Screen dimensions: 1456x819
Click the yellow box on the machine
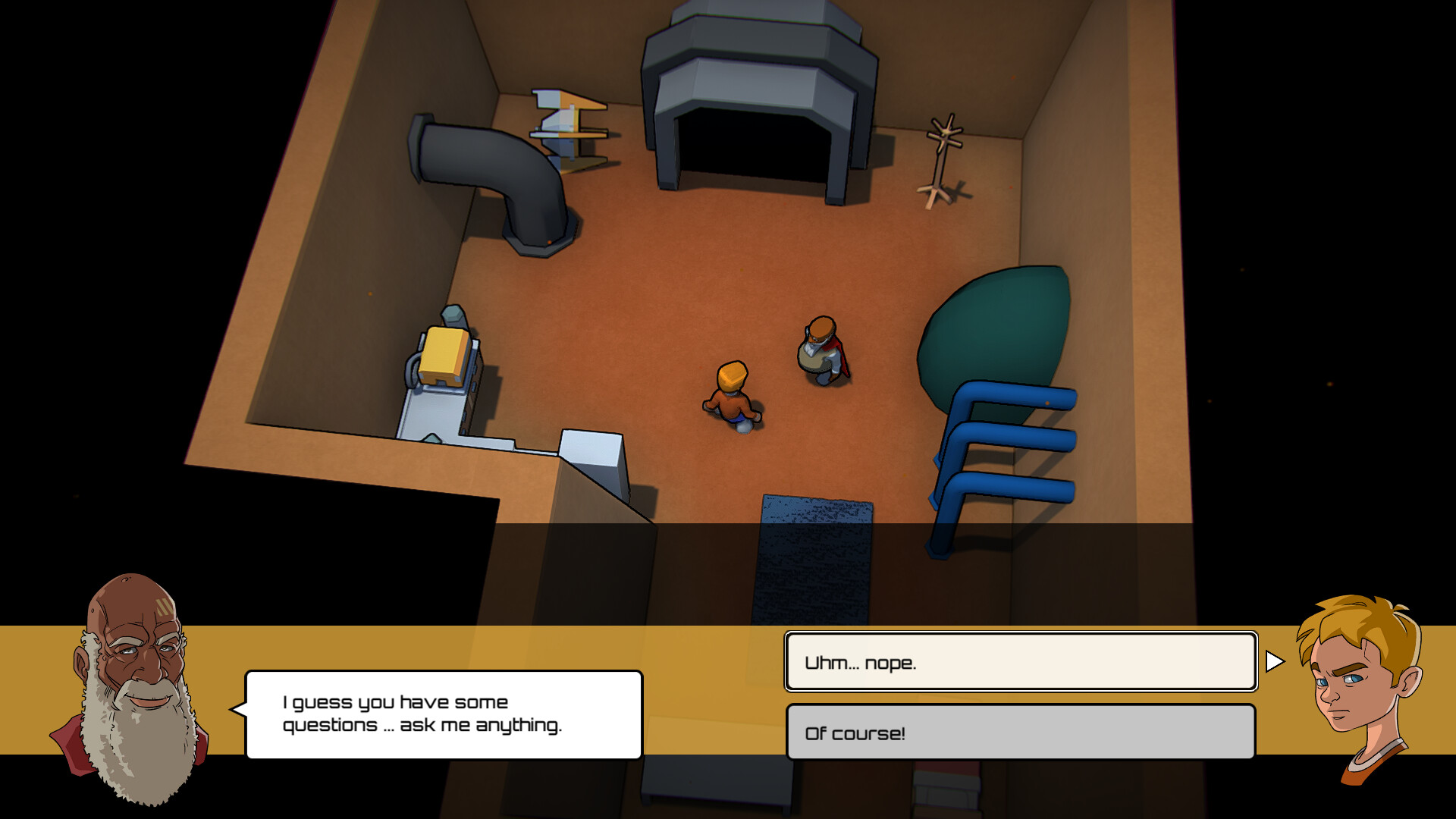(x=444, y=356)
